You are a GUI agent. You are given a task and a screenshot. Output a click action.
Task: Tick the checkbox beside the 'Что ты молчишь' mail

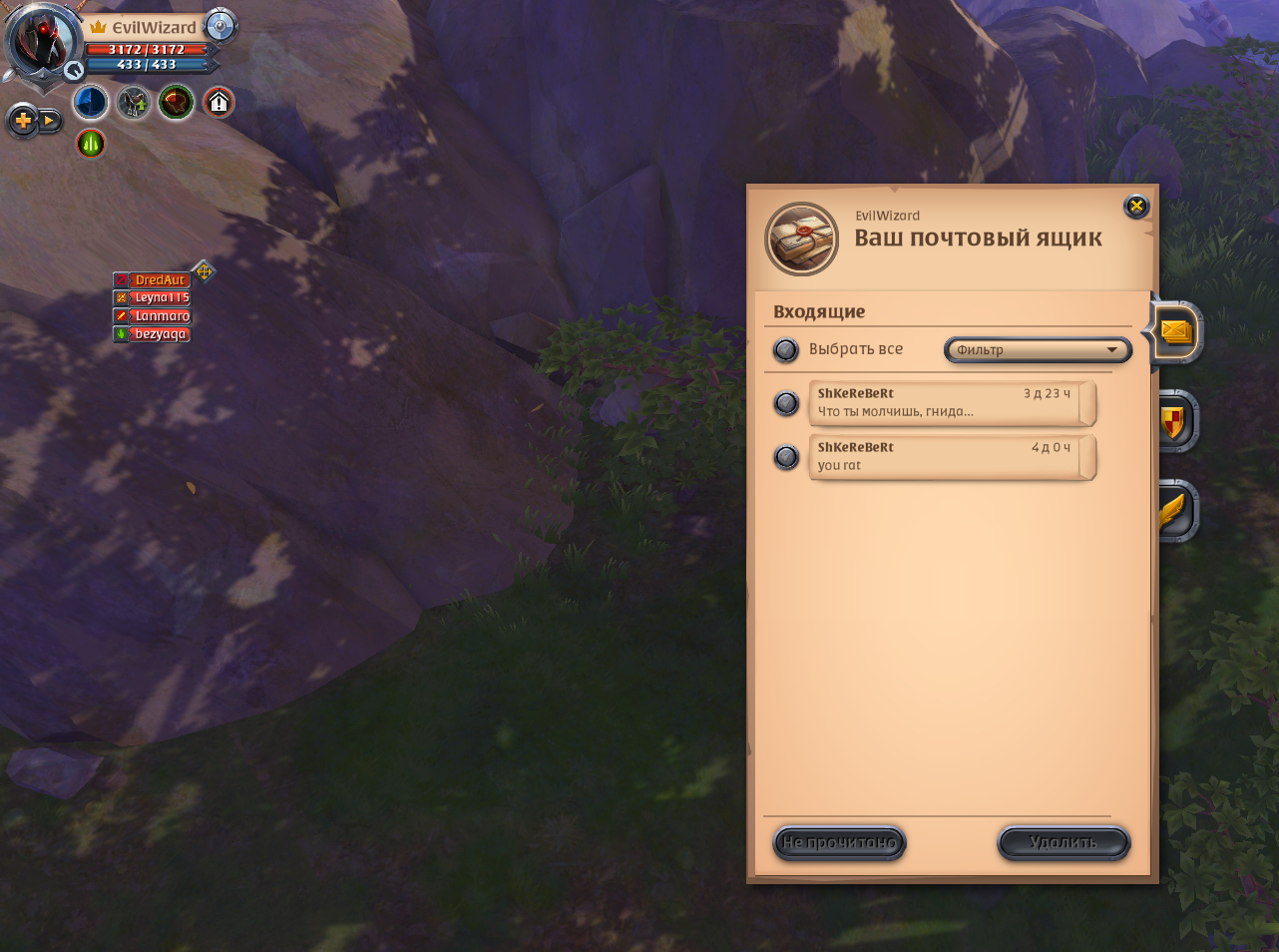(786, 403)
